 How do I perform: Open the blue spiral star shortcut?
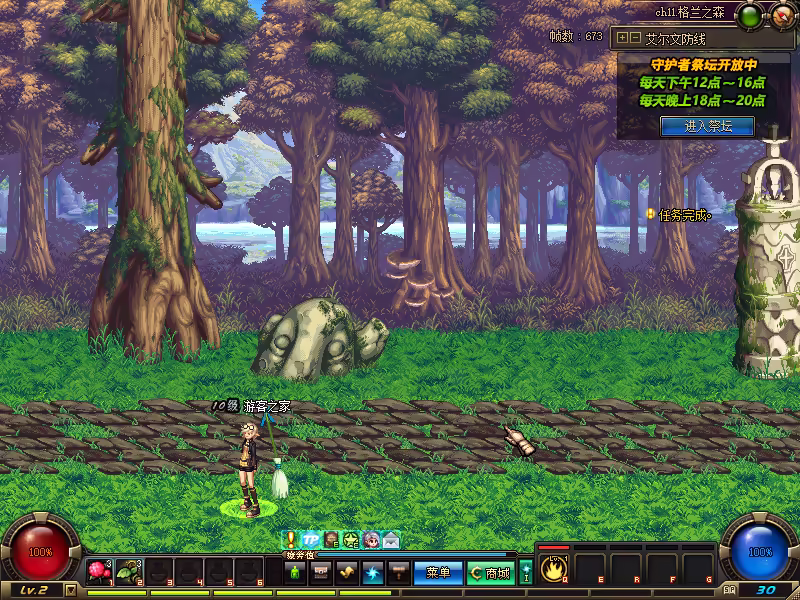point(372,573)
